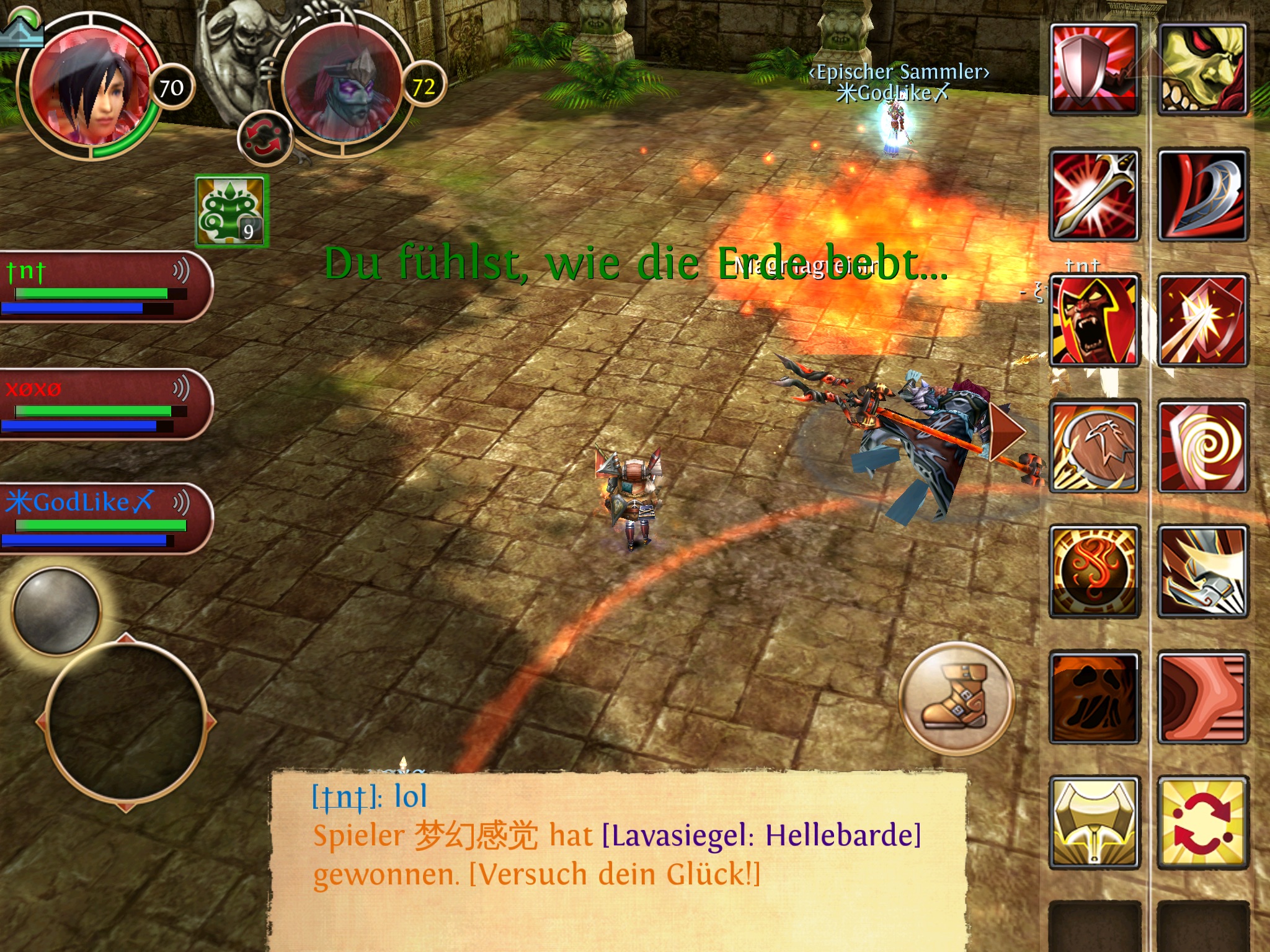The height and width of the screenshot is (952, 1270).
Task: Use the flaming rune circle skill
Action: pyautogui.click(x=1095, y=571)
